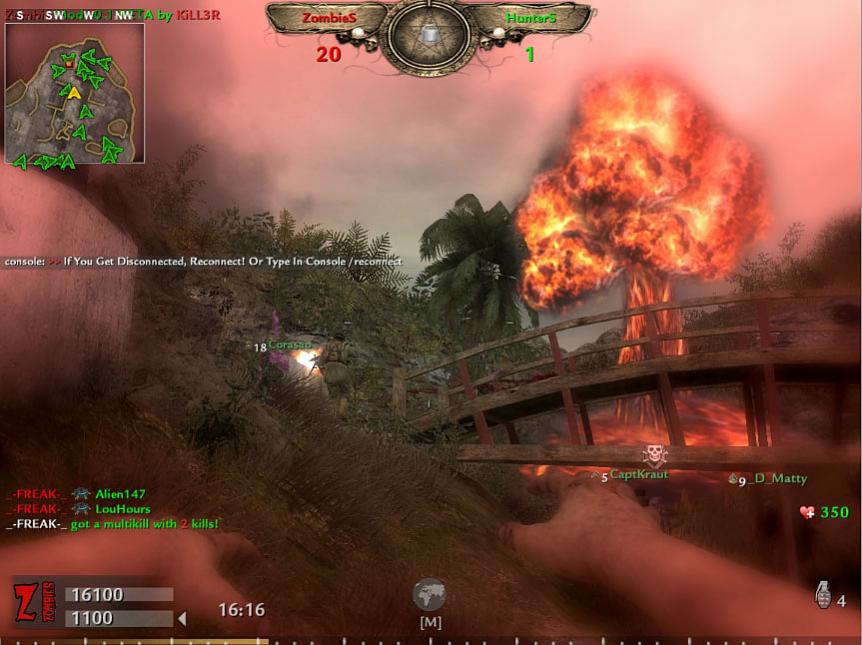Select the grenade icon
Screen dimensions: 862x645
(x=823, y=596)
